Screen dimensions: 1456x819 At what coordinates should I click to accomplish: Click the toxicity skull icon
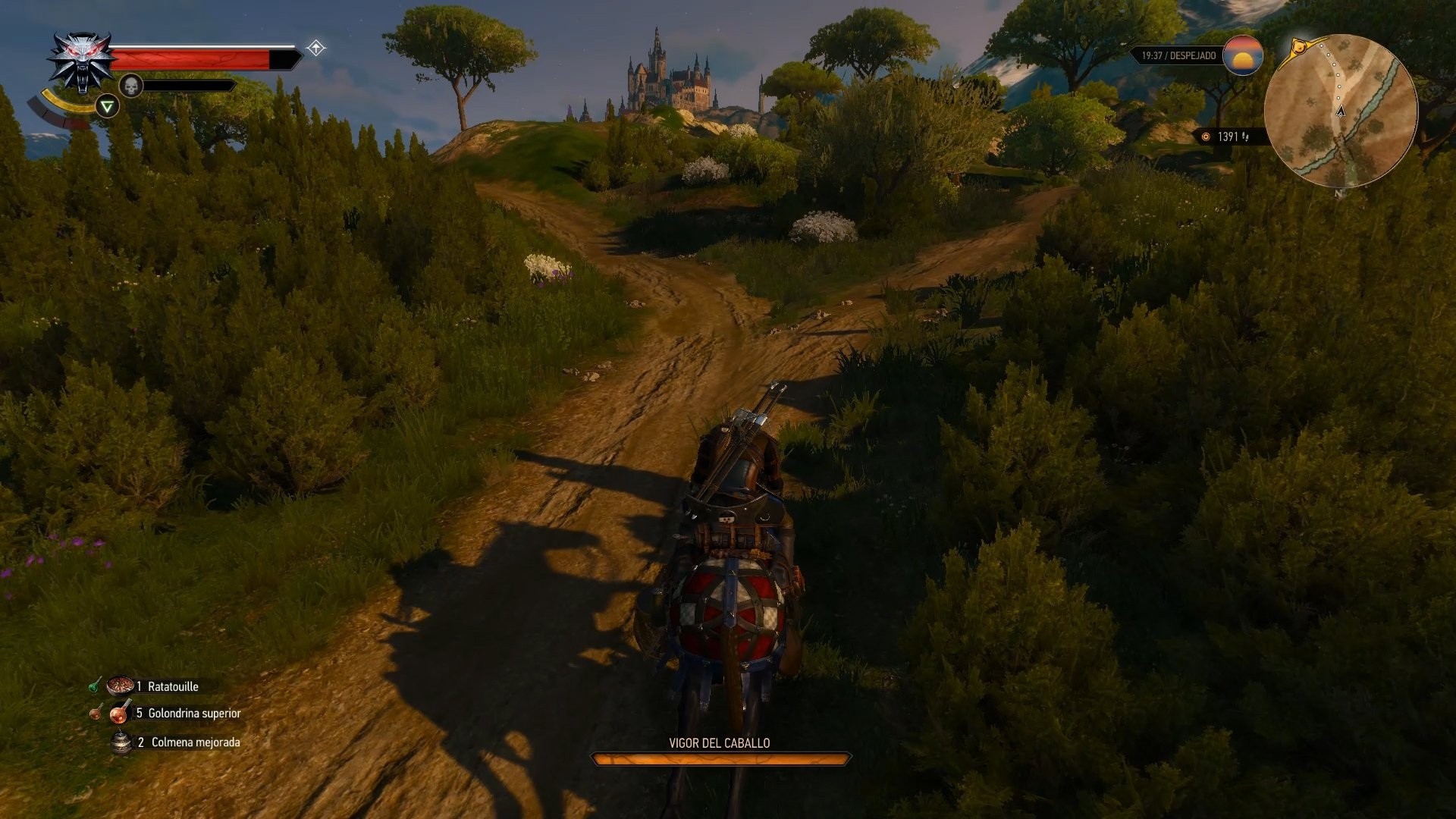tap(131, 85)
